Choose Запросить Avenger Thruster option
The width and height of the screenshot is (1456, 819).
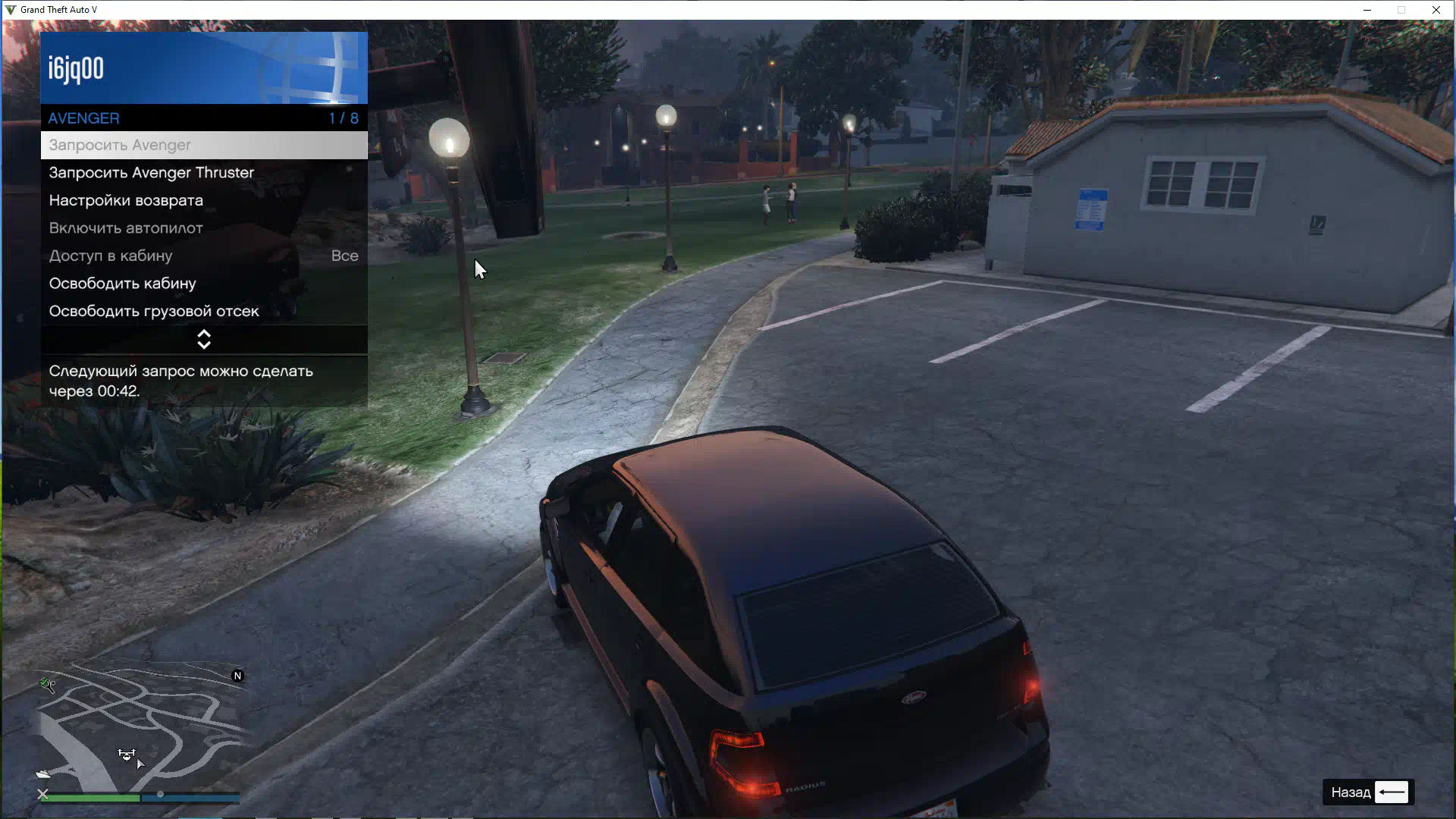[x=203, y=173]
